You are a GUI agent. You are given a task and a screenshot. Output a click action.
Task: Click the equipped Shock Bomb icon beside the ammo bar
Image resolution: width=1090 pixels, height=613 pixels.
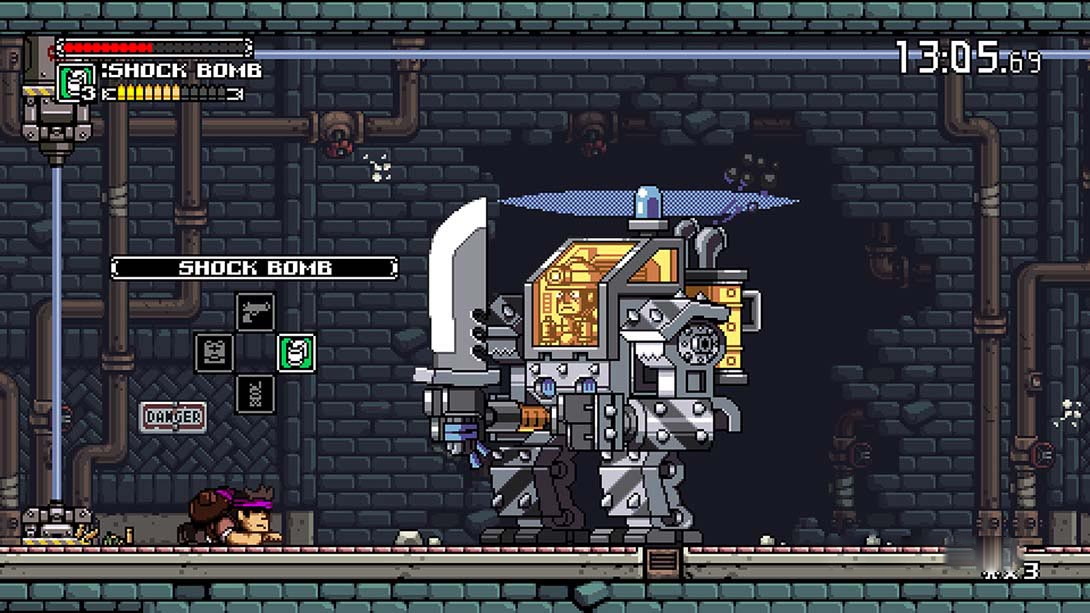click(76, 81)
